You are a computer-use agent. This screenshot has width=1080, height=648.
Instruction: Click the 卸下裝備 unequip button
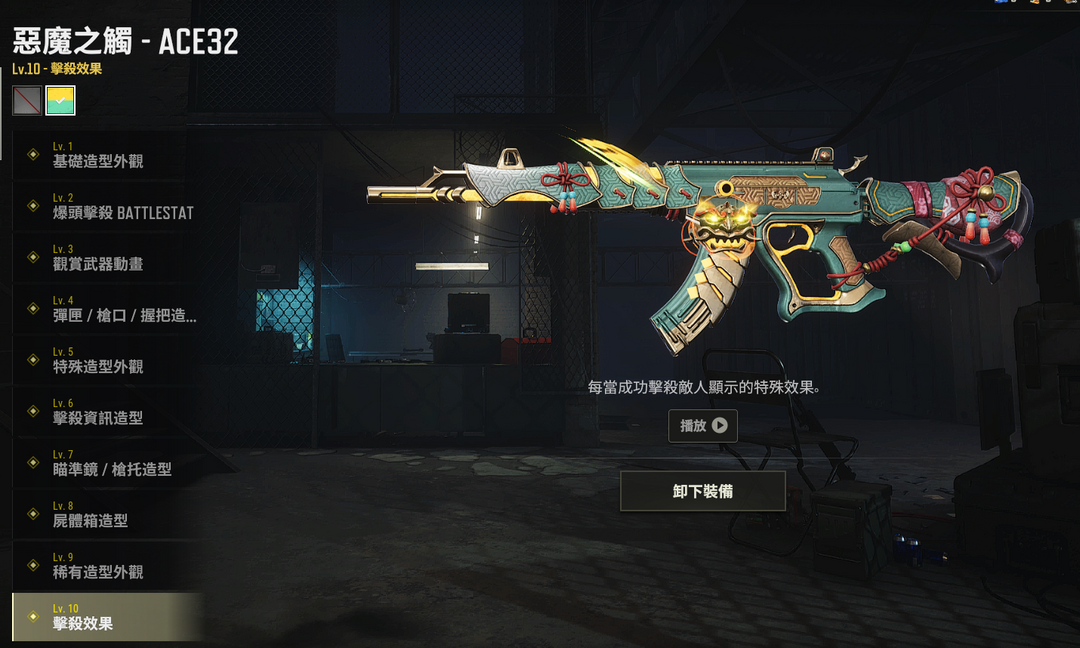[703, 491]
